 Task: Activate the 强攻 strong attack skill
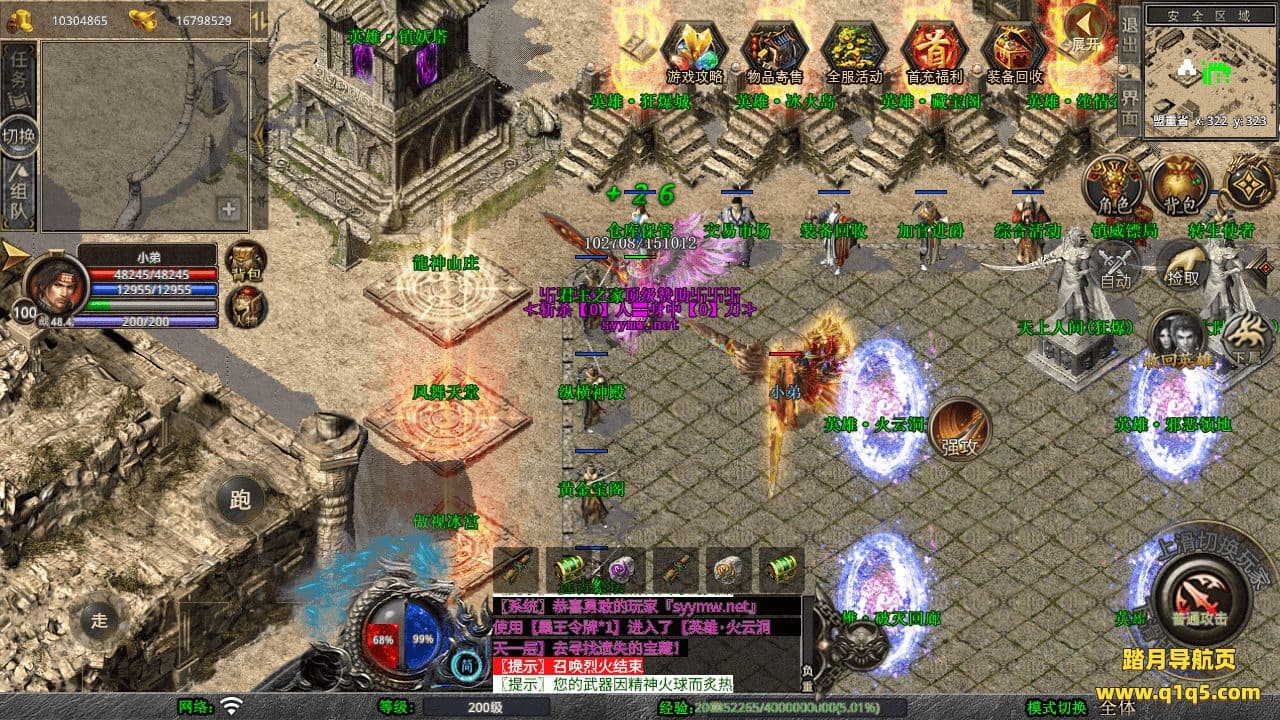pos(959,430)
